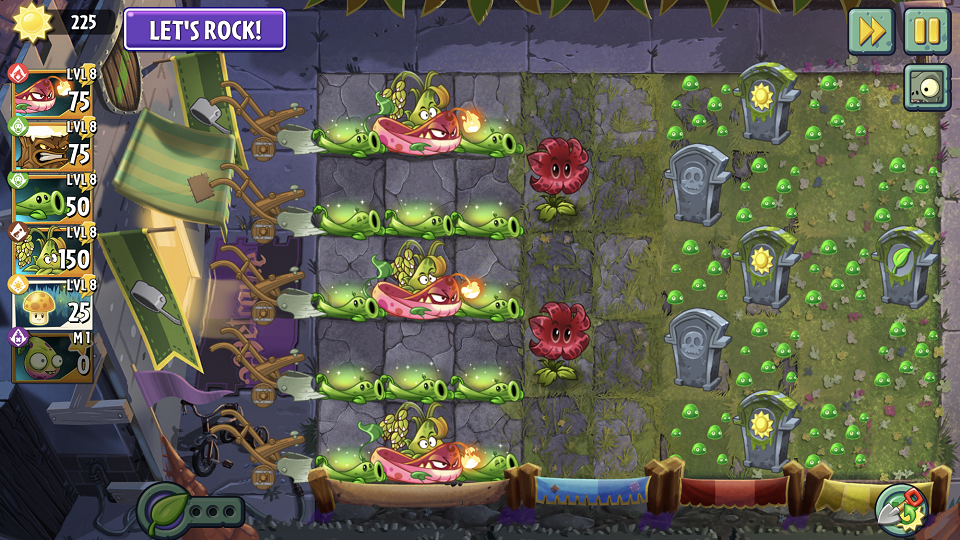Activate the Plant Food leaf button
Screen dimensions: 960x540
(x=165, y=509)
